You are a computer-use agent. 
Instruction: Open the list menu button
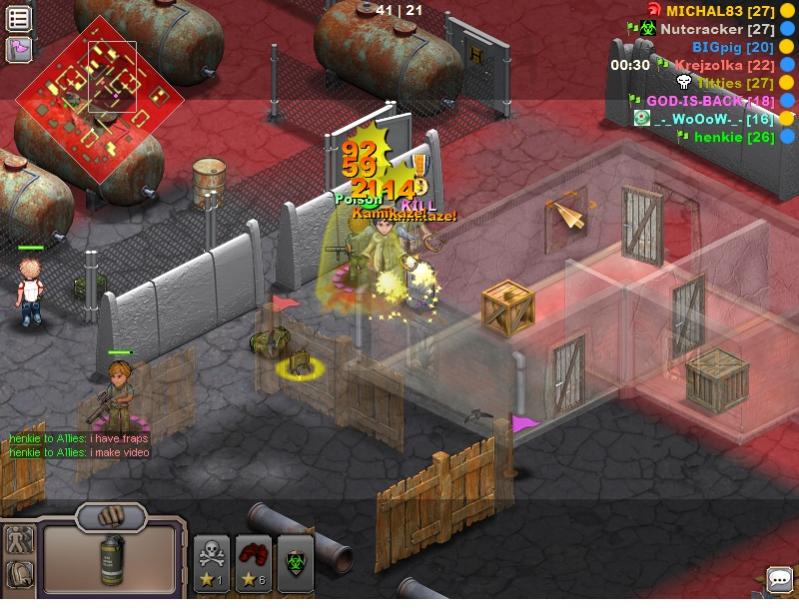[x=19, y=19]
